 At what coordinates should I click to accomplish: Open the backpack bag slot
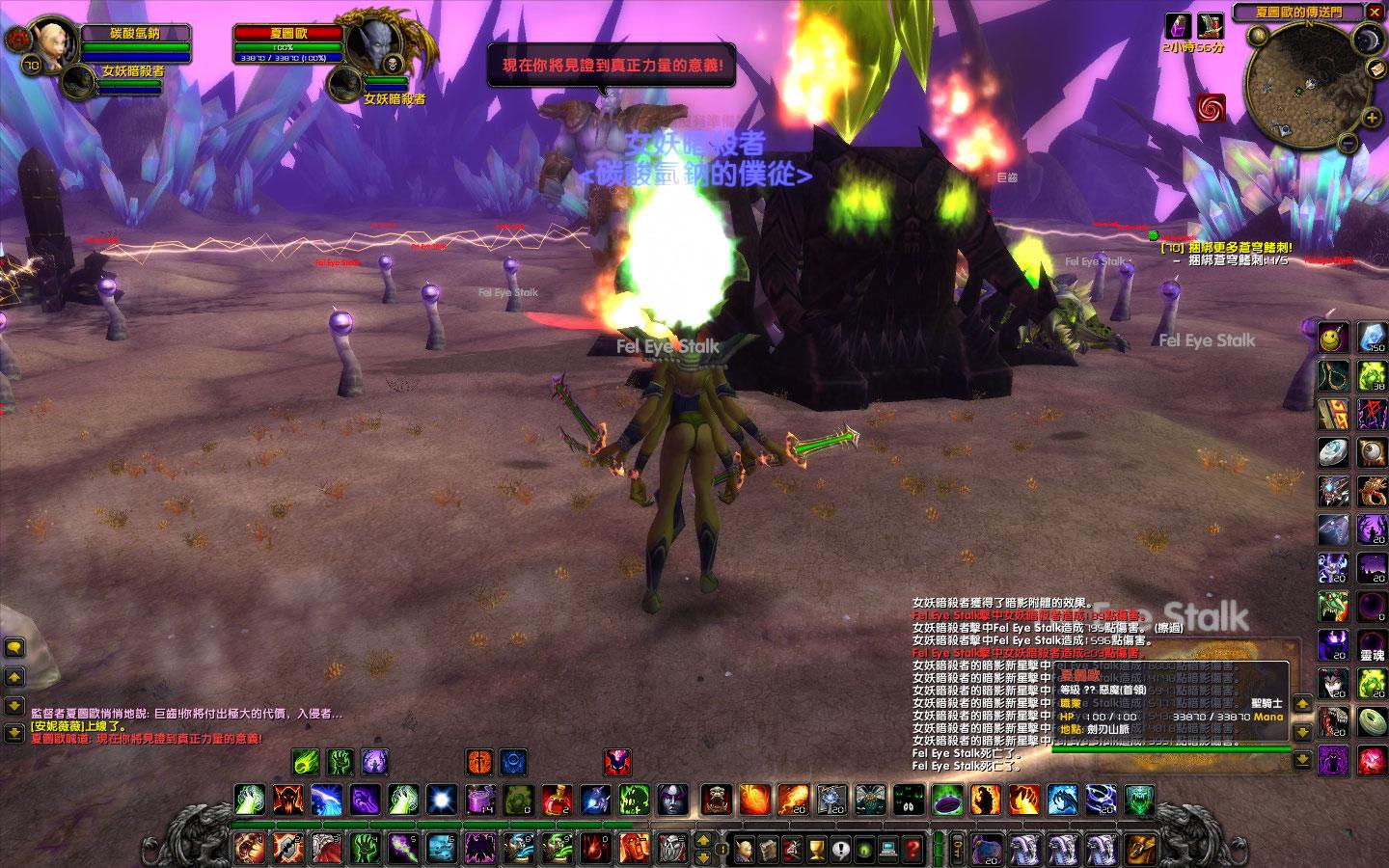pyautogui.click(x=1142, y=849)
